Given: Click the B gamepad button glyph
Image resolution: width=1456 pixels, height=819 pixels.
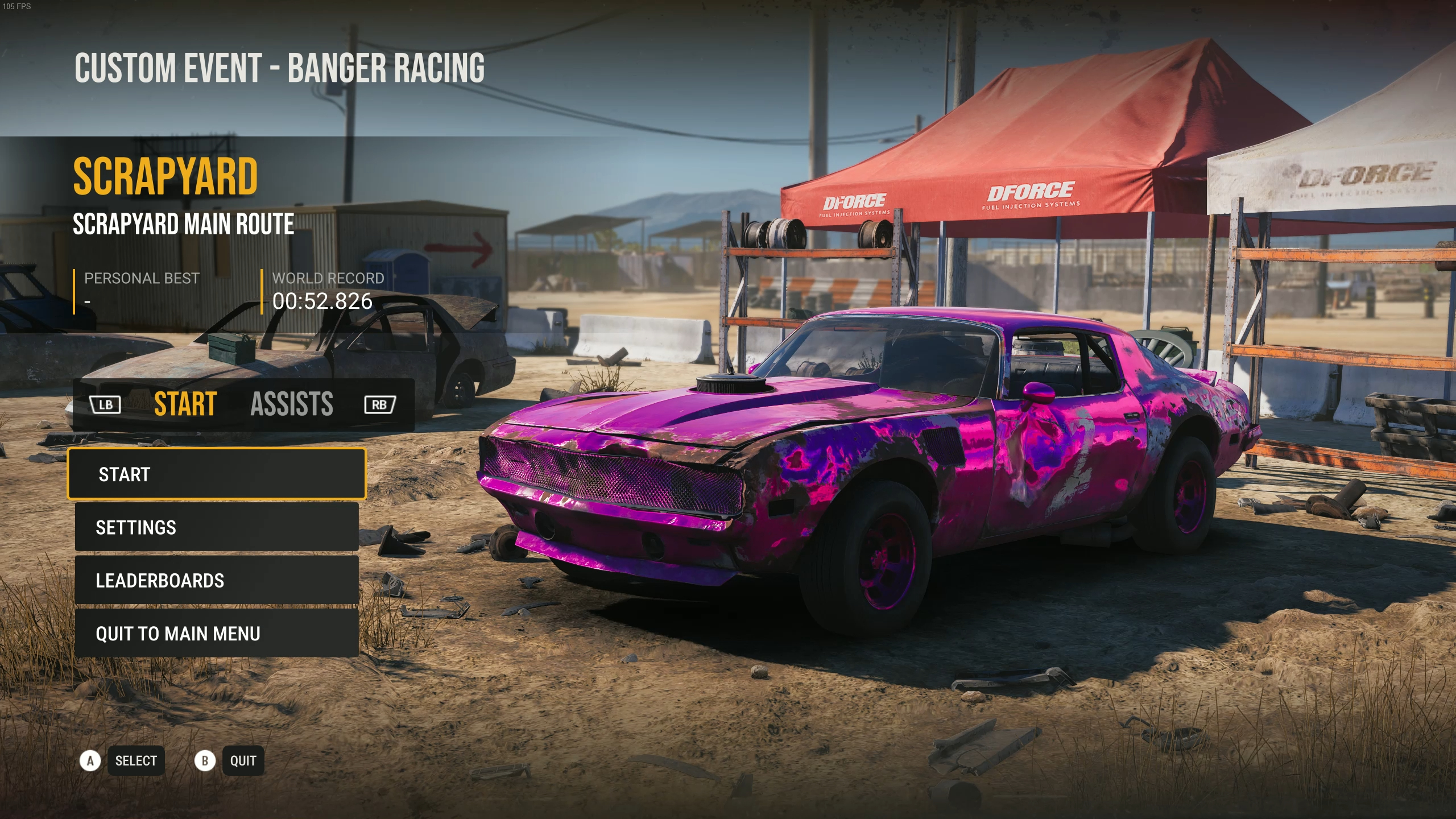Looking at the screenshot, I should coord(205,760).
